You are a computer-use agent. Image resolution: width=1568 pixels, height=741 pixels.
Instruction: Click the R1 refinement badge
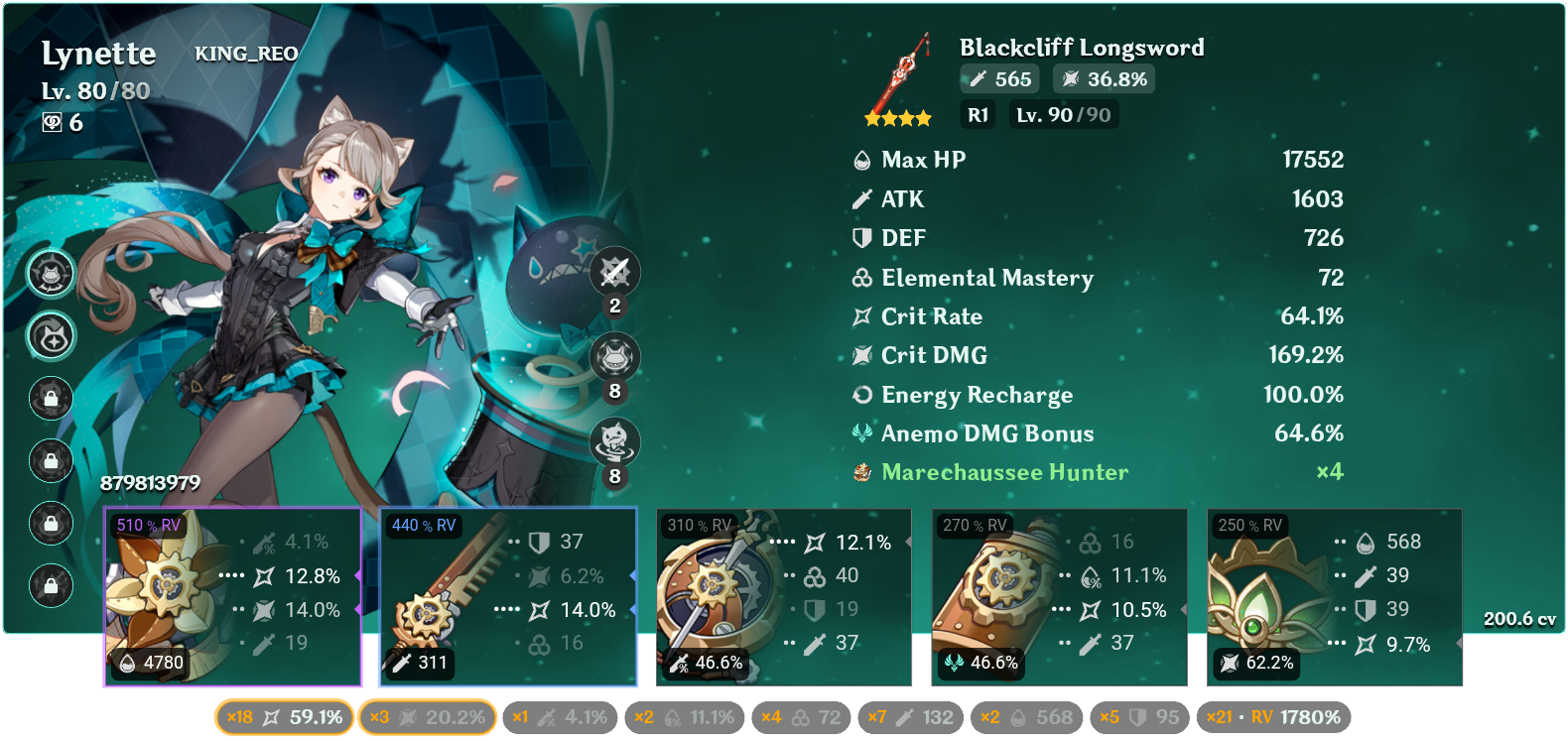coord(978,114)
